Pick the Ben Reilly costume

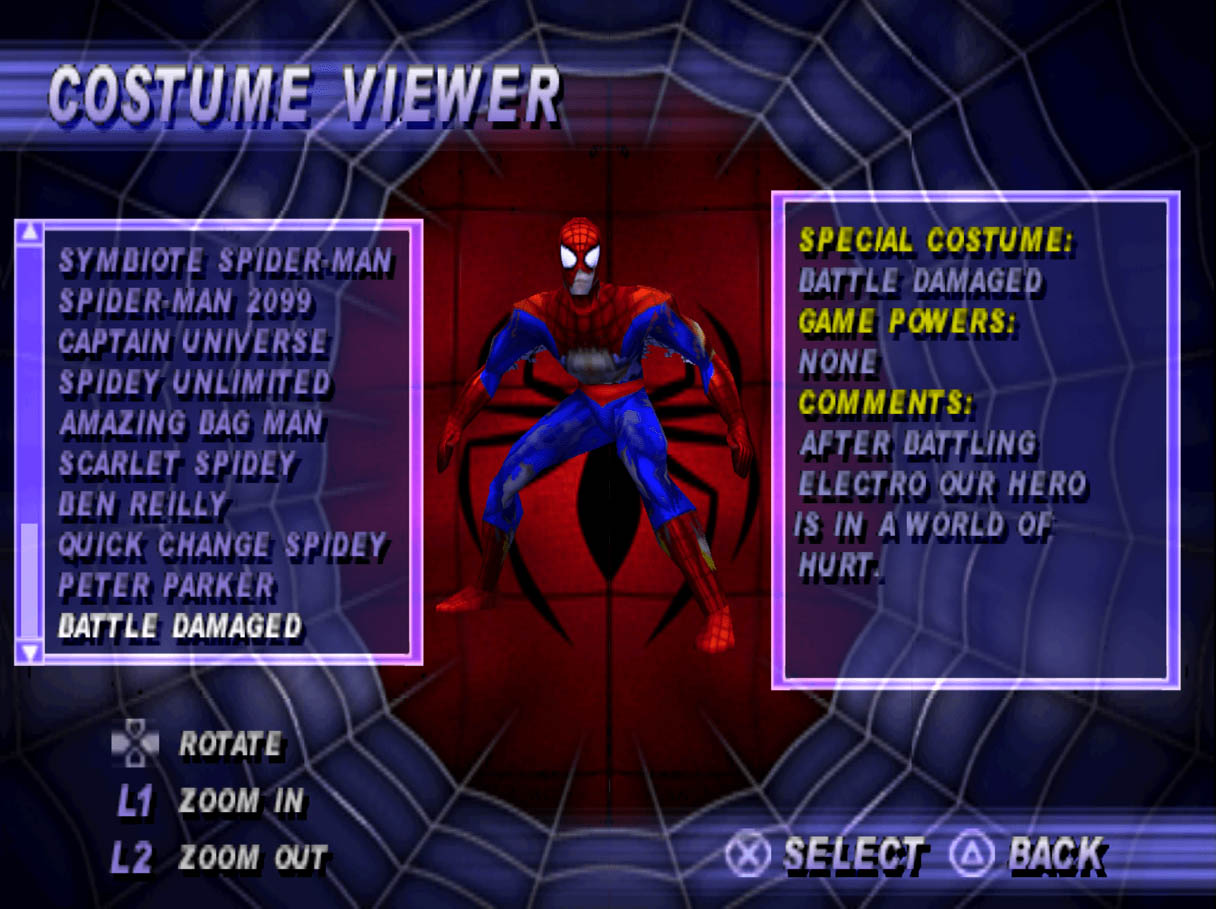click(x=142, y=505)
